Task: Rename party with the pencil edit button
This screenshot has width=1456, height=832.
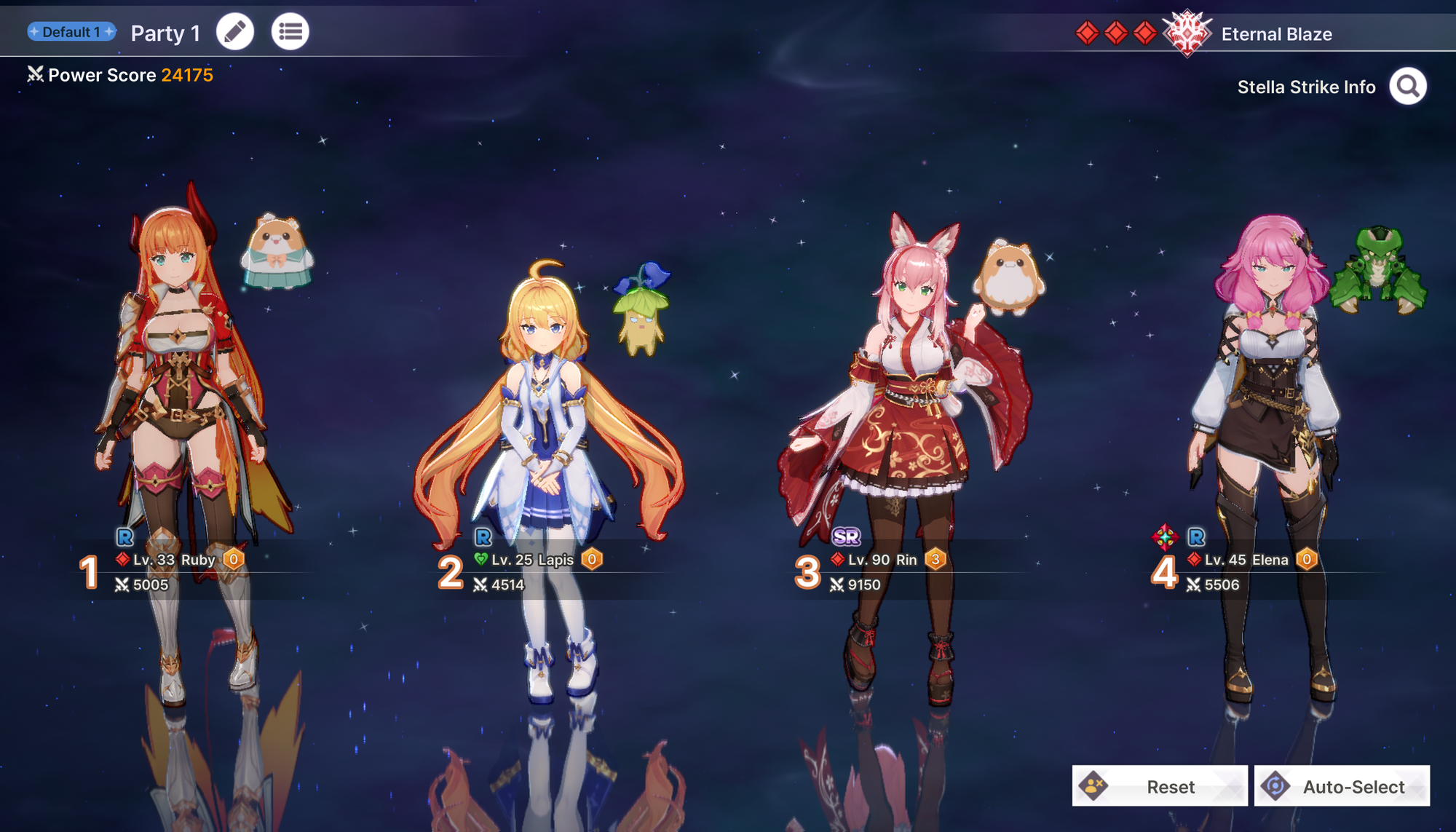Action: [235, 32]
